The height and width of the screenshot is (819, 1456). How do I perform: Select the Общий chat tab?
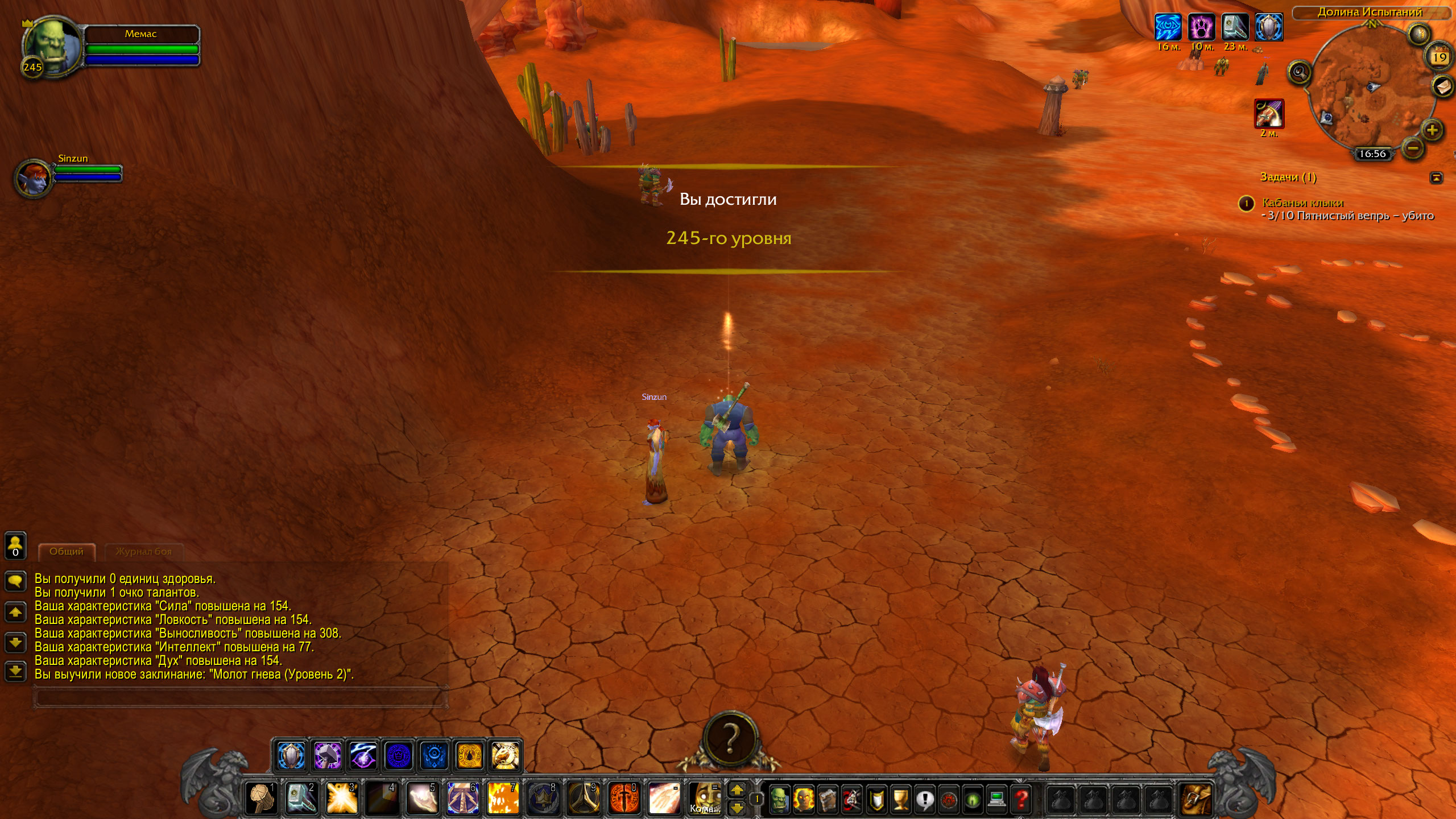click(66, 551)
